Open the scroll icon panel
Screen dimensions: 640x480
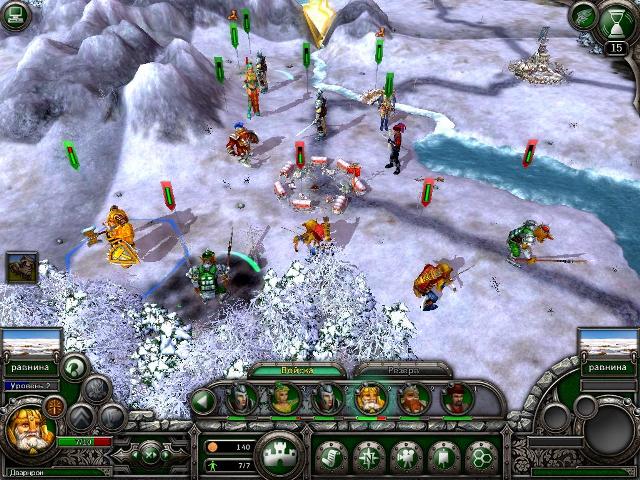tap(331, 456)
